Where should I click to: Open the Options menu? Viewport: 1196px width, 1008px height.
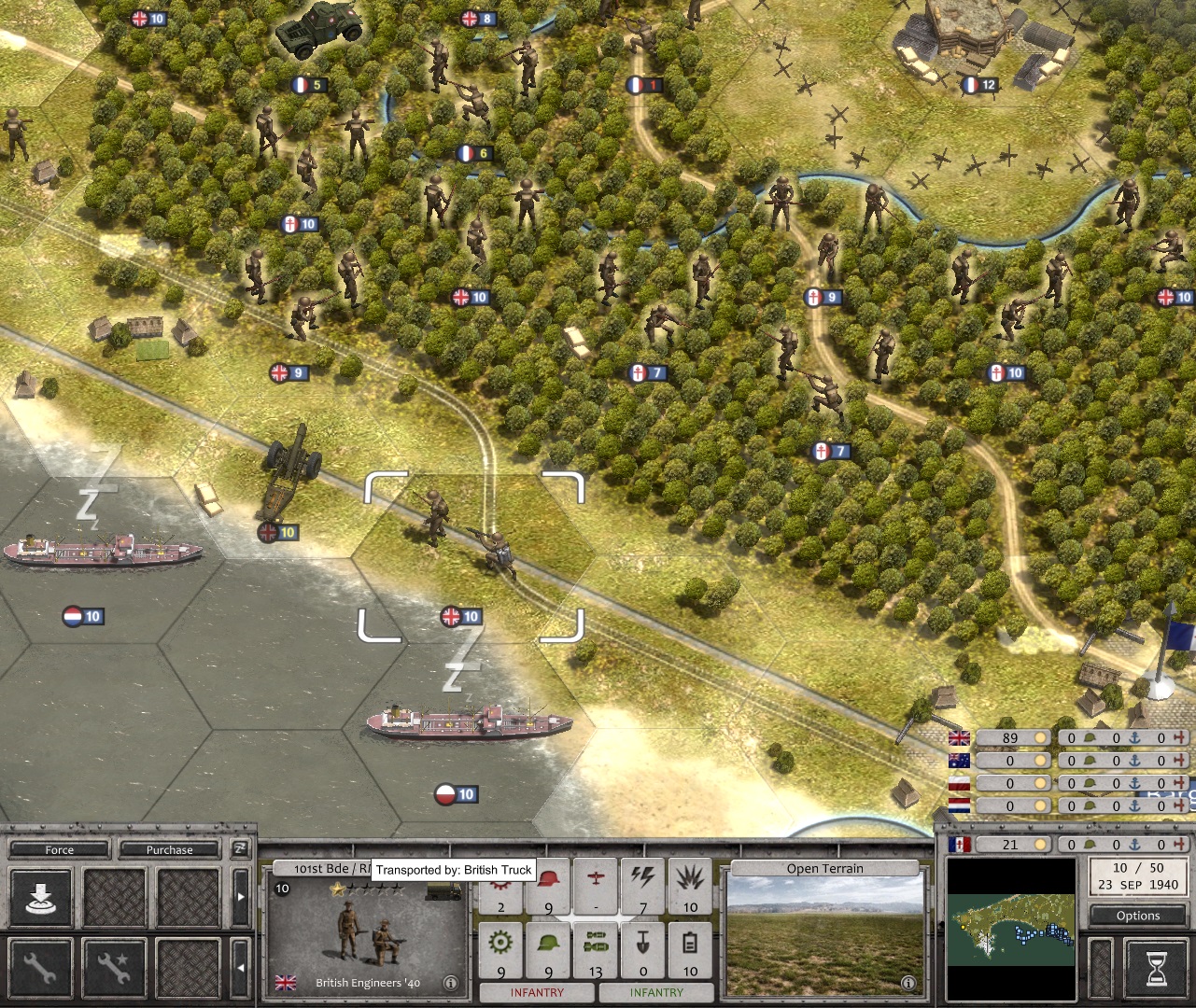pyautogui.click(x=1136, y=916)
